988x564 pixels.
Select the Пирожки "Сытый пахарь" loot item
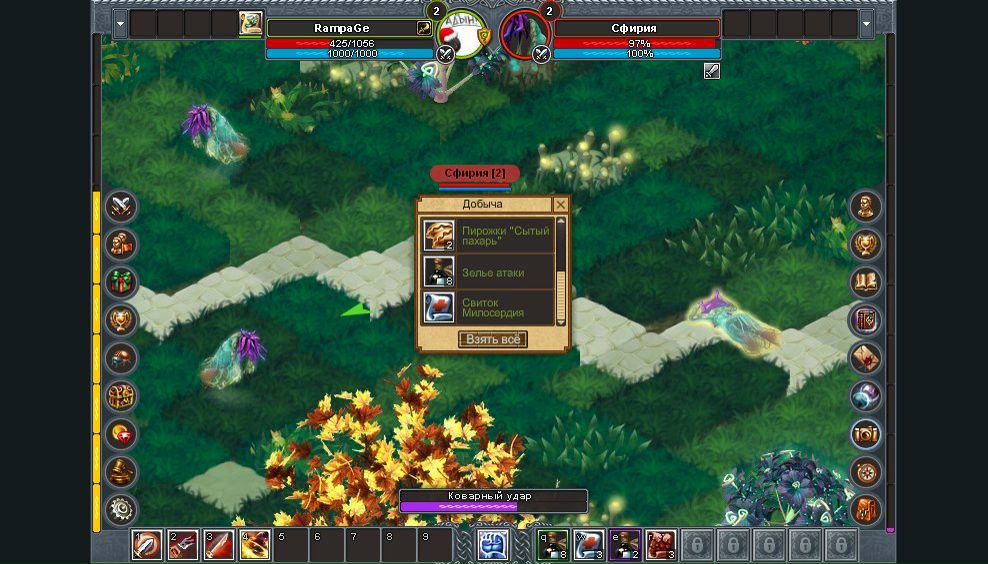pyautogui.click(x=488, y=235)
